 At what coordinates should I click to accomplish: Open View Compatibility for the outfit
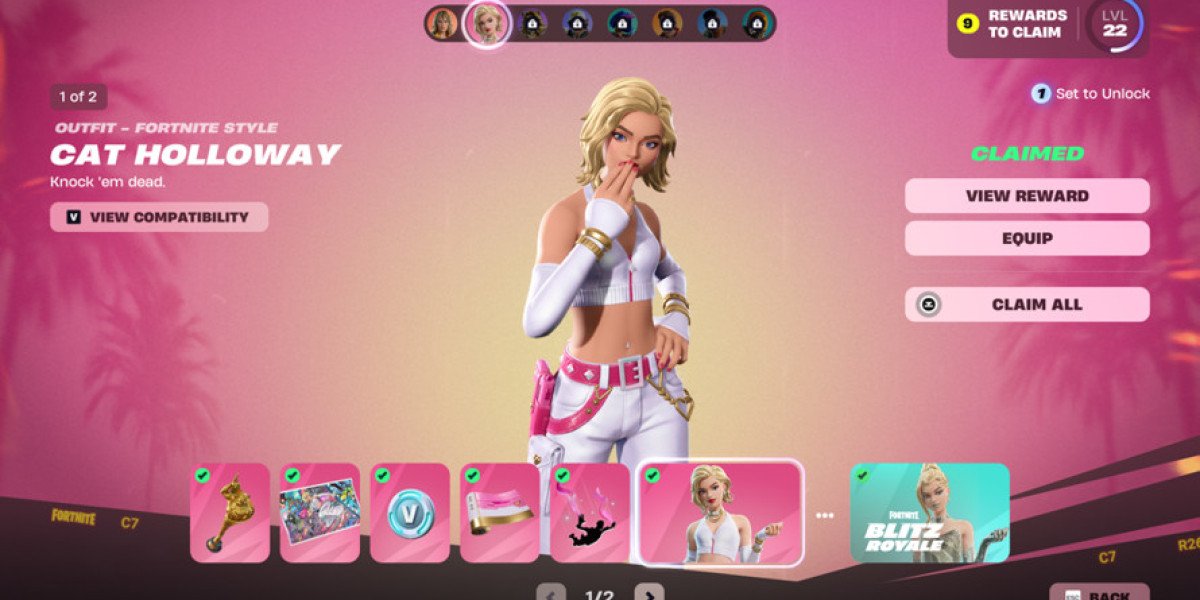coord(159,217)
